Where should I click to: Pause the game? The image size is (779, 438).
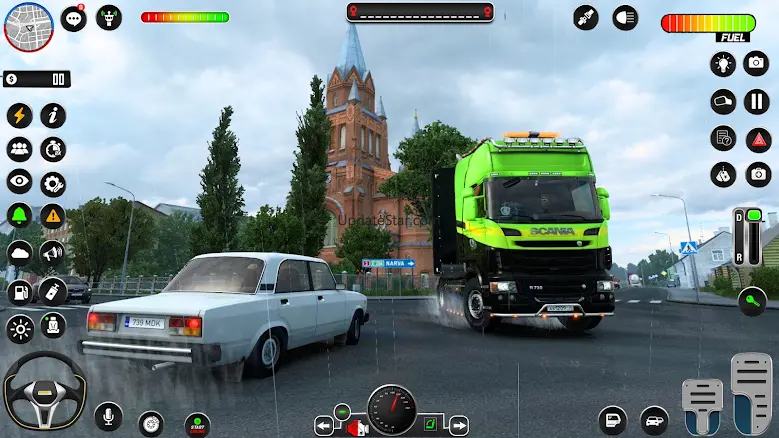(758, 101)
